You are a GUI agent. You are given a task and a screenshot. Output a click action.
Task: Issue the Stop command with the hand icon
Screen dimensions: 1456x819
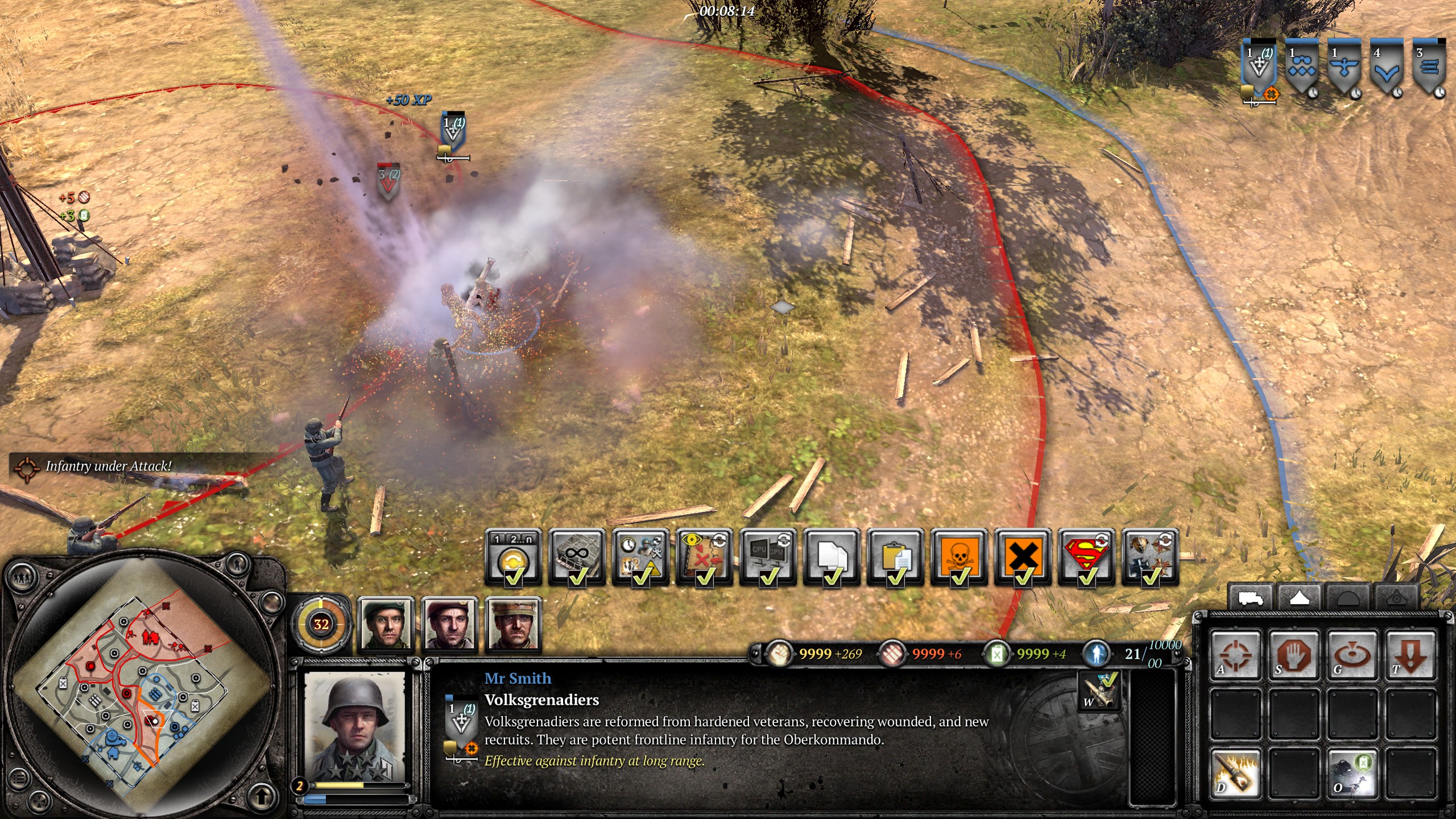pyautogui.click(x=1294, y=654)
